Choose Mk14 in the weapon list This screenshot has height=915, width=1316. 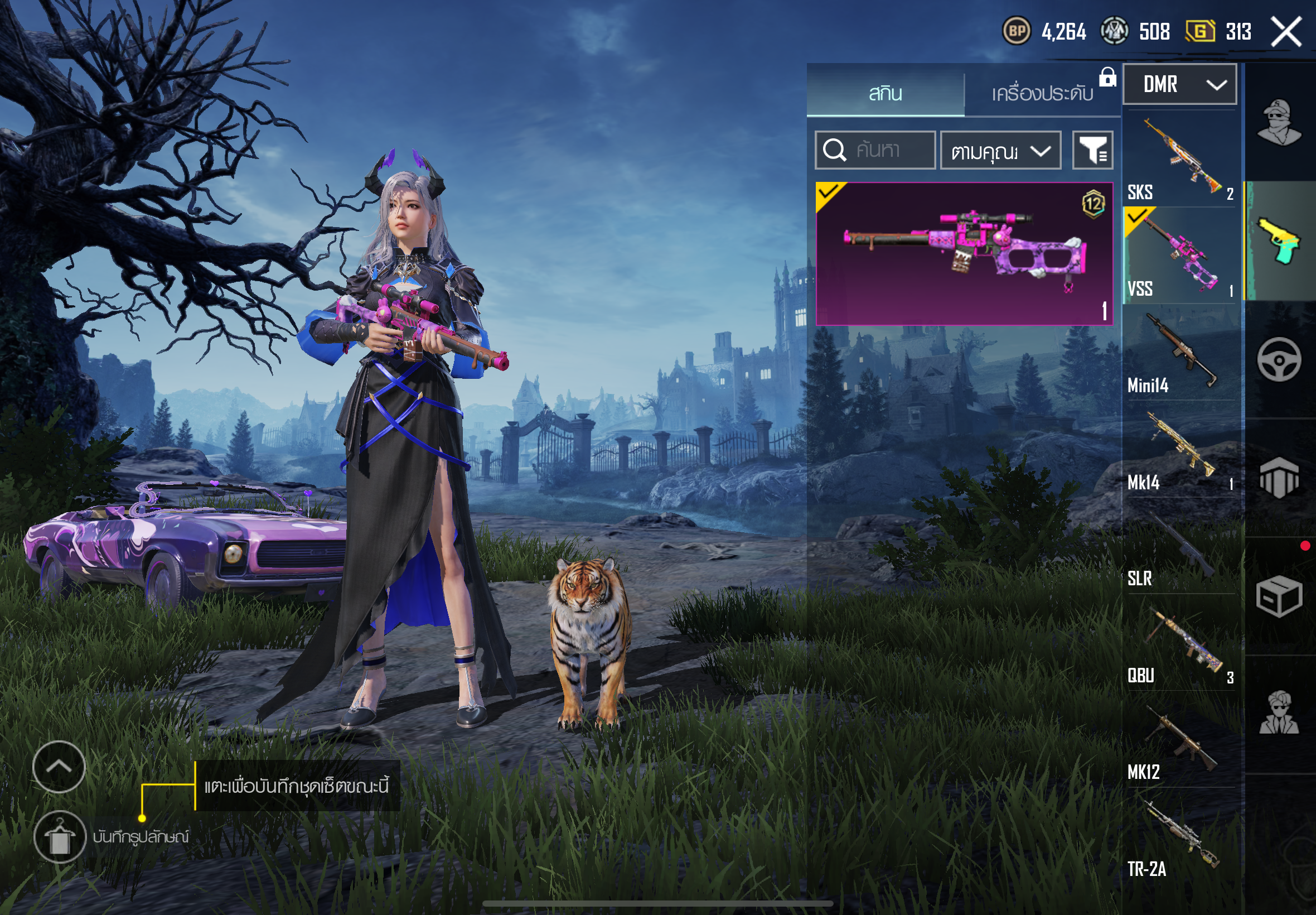coord(1179,450)
